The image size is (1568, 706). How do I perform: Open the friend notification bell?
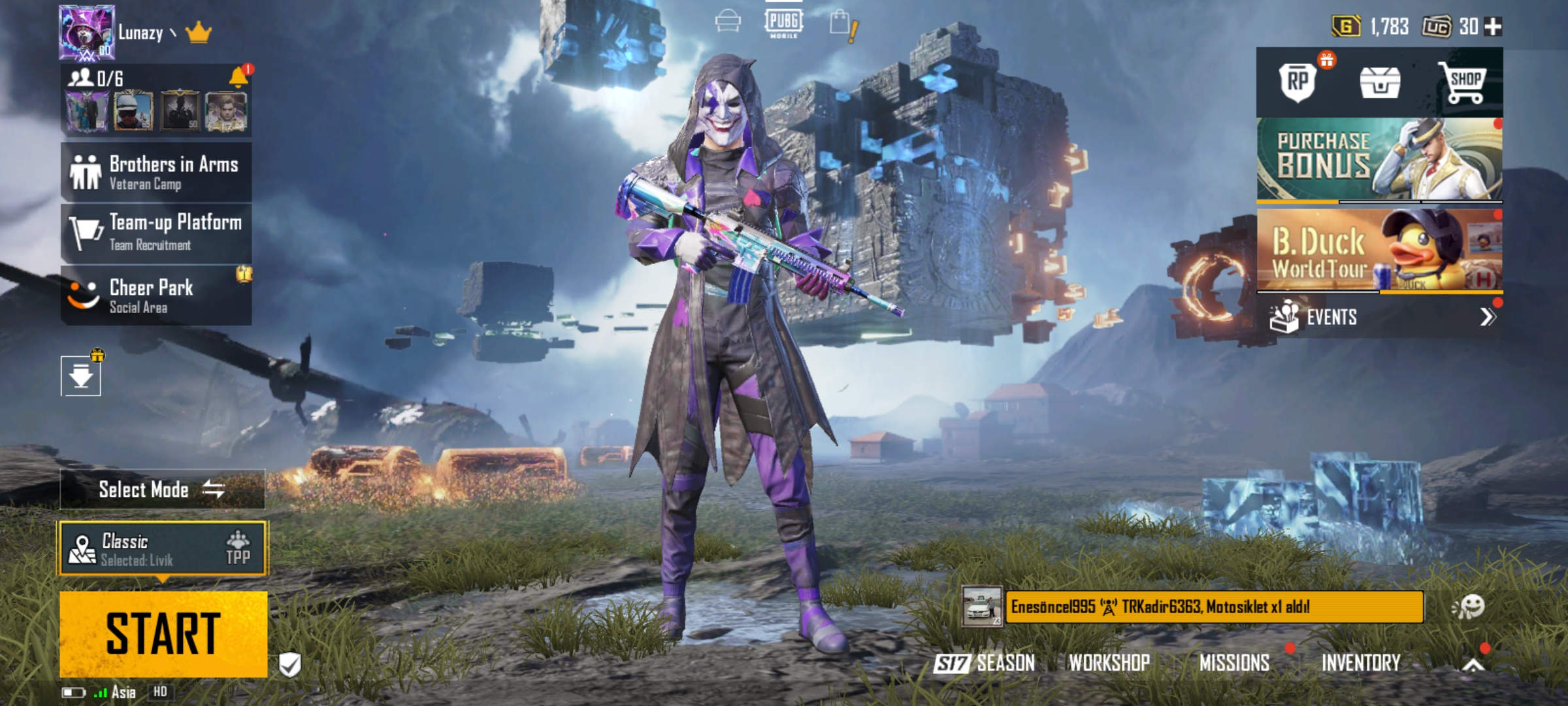pos(238,78)
